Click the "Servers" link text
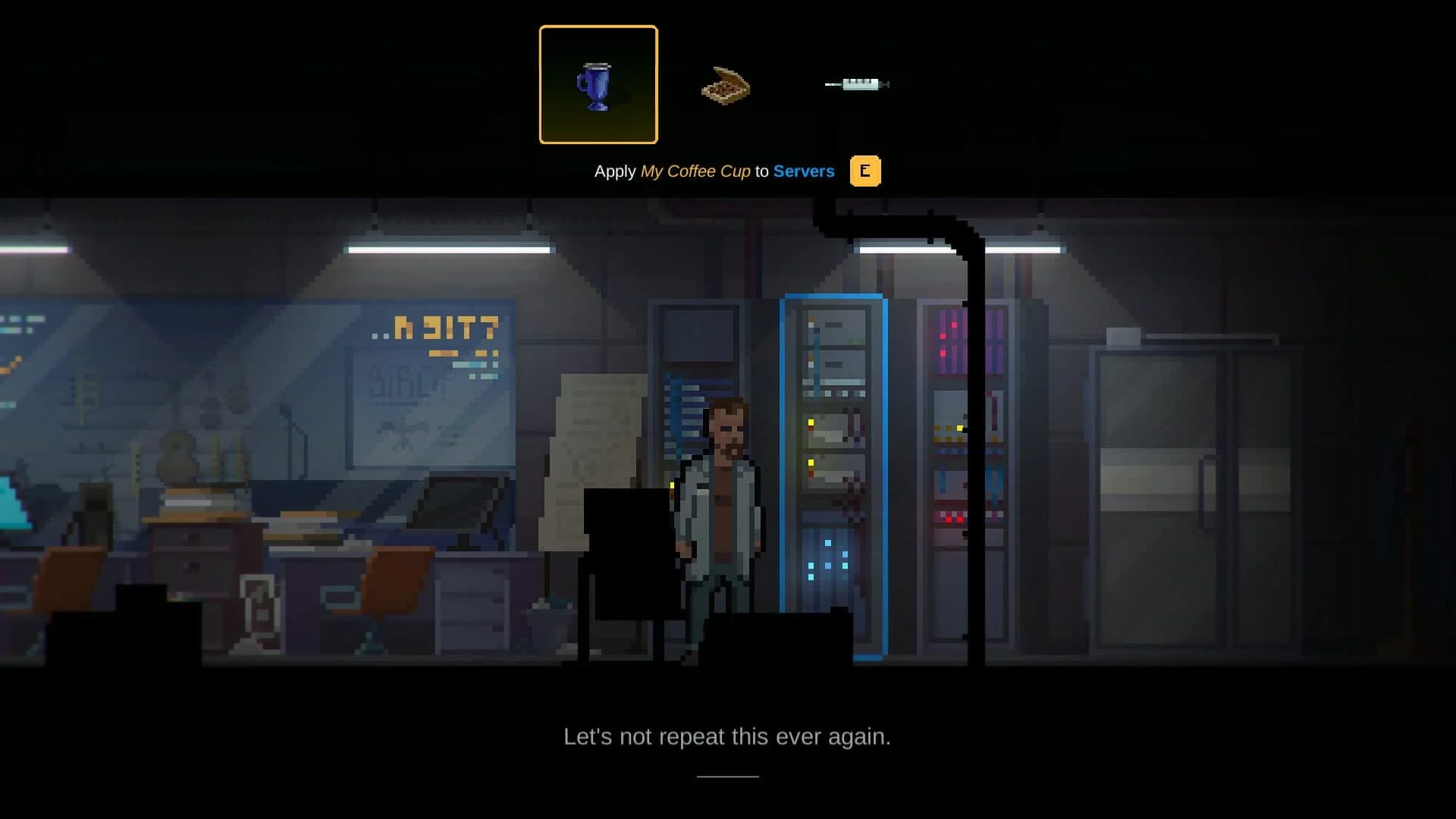This screenshot has height=819, width=1456. 803,171
